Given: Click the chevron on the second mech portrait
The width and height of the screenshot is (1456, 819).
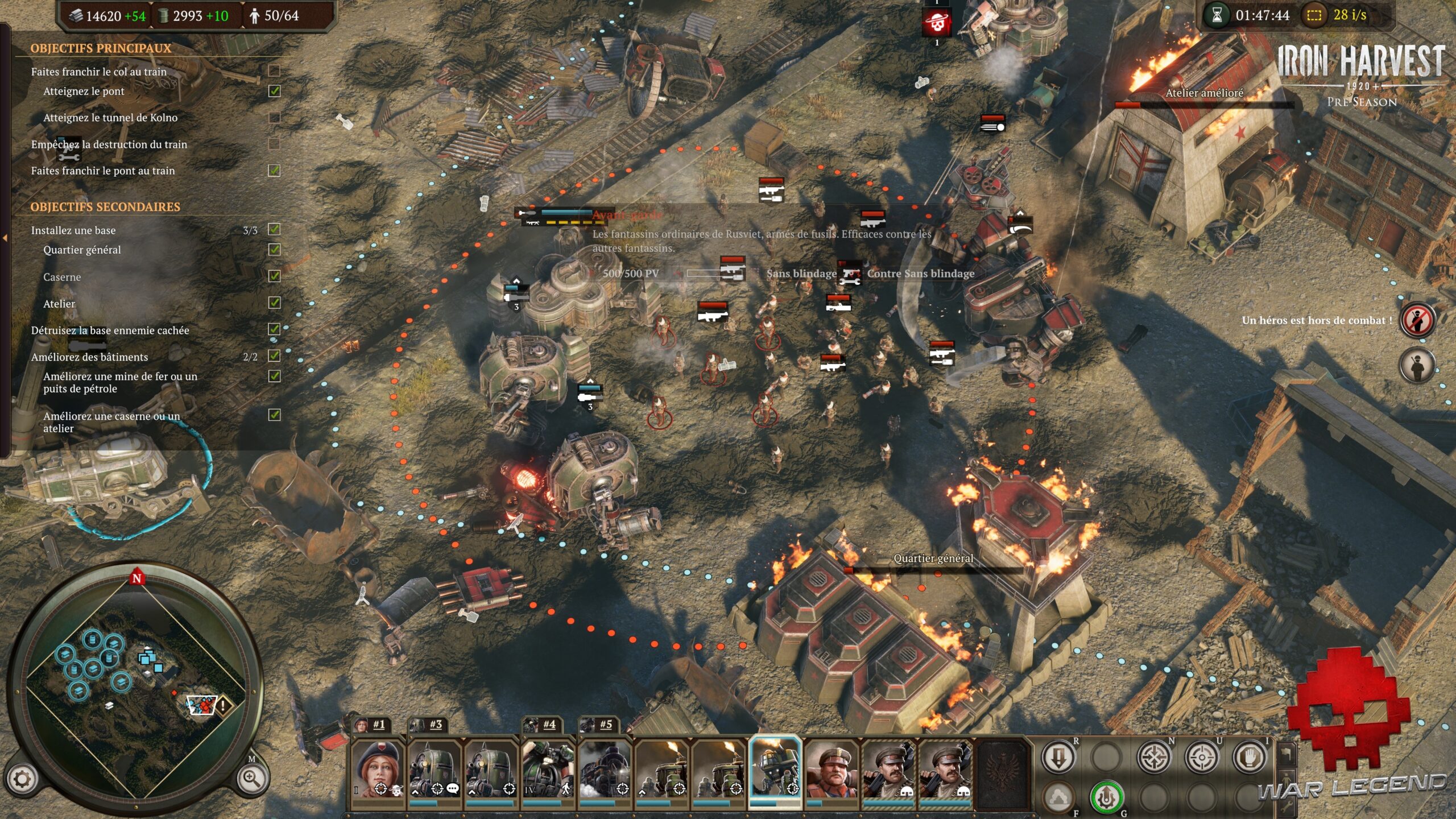Looking at the screenshot, I should [x=472, y=792].
